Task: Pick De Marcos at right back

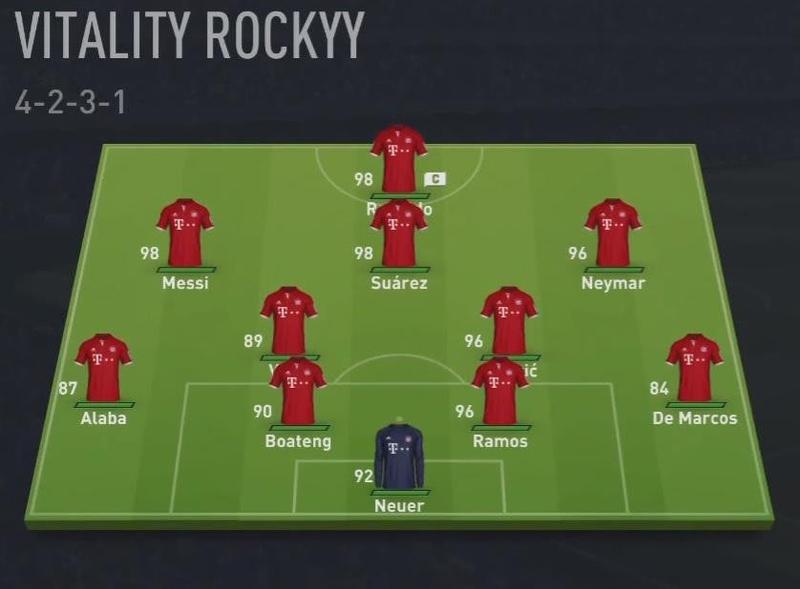Action: (x=694, y=367)
